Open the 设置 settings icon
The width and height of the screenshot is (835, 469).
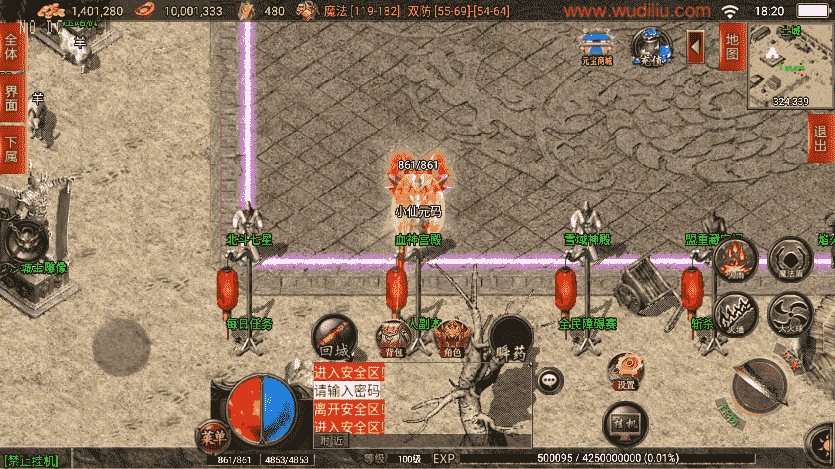(626, 371)
